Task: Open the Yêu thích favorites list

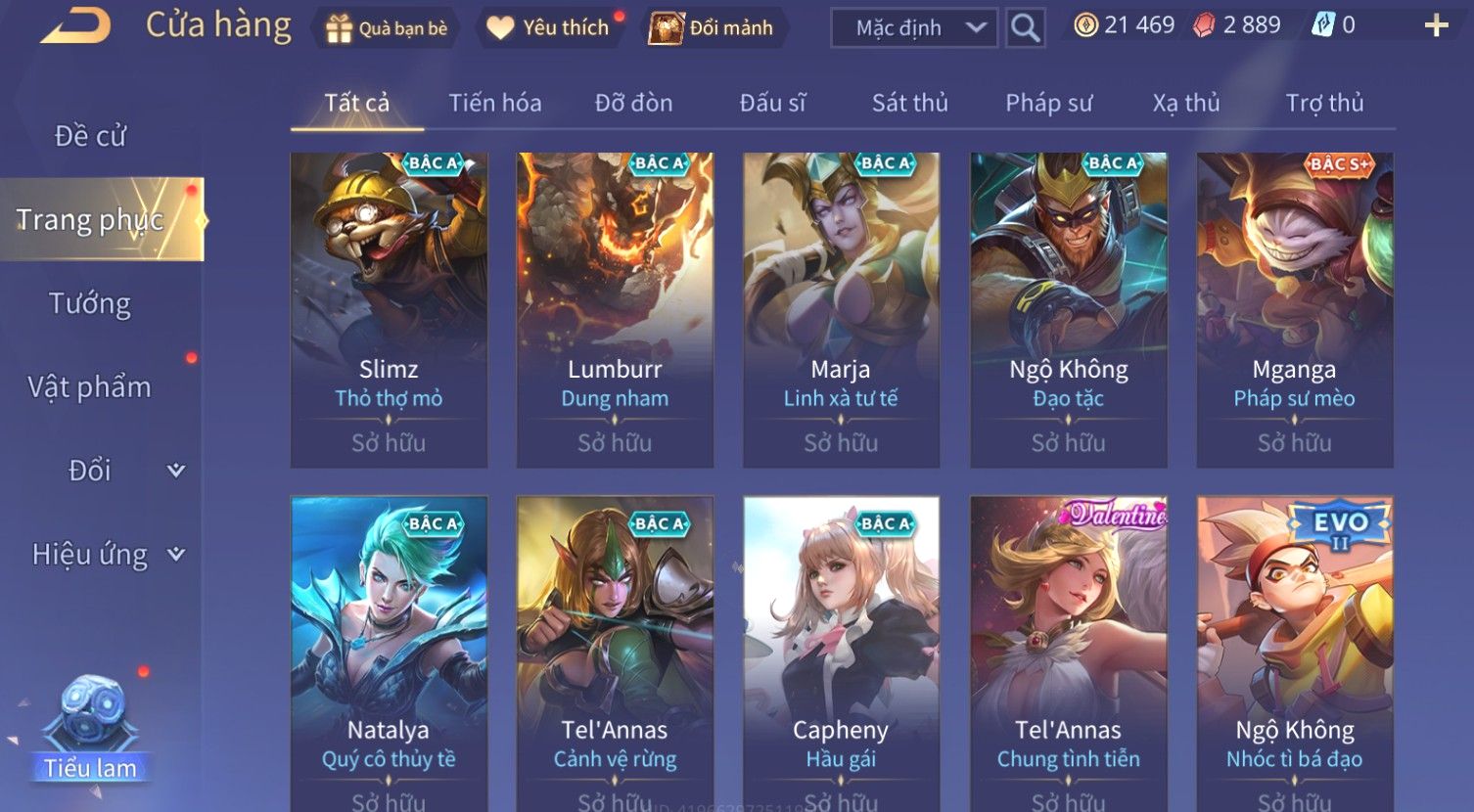Action: point(550,28)
